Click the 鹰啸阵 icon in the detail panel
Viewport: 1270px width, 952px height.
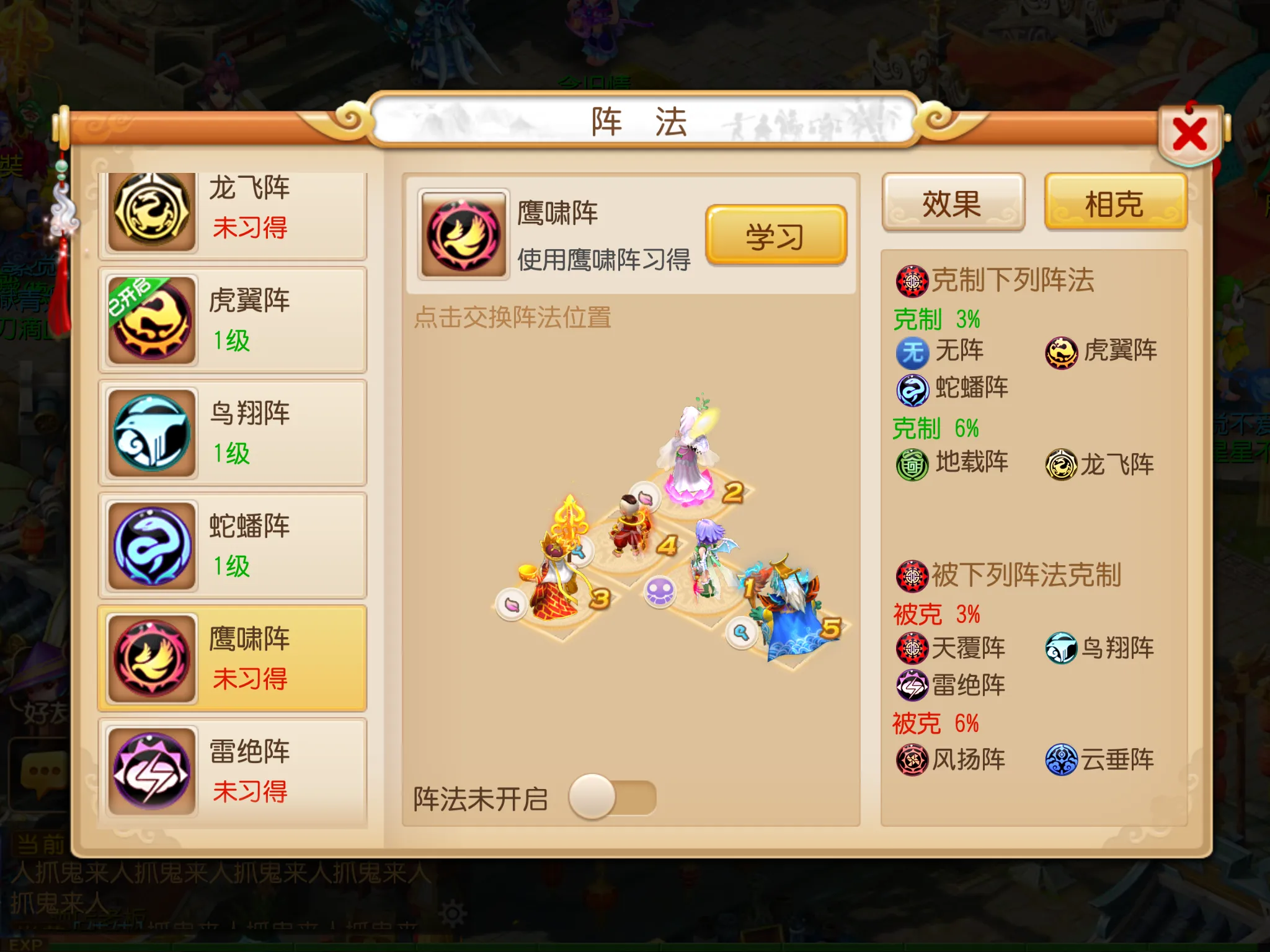pos(463,236)
